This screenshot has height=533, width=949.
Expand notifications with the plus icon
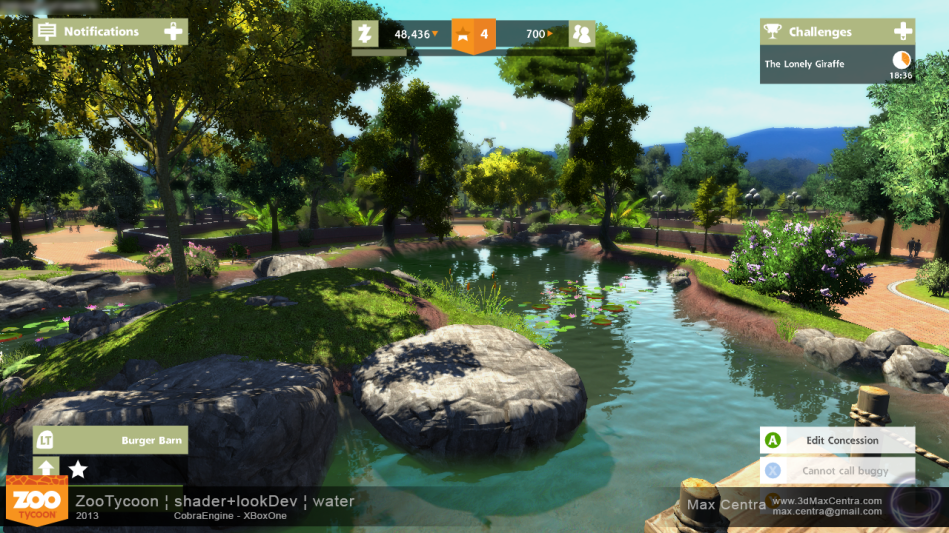coord(173,32)
